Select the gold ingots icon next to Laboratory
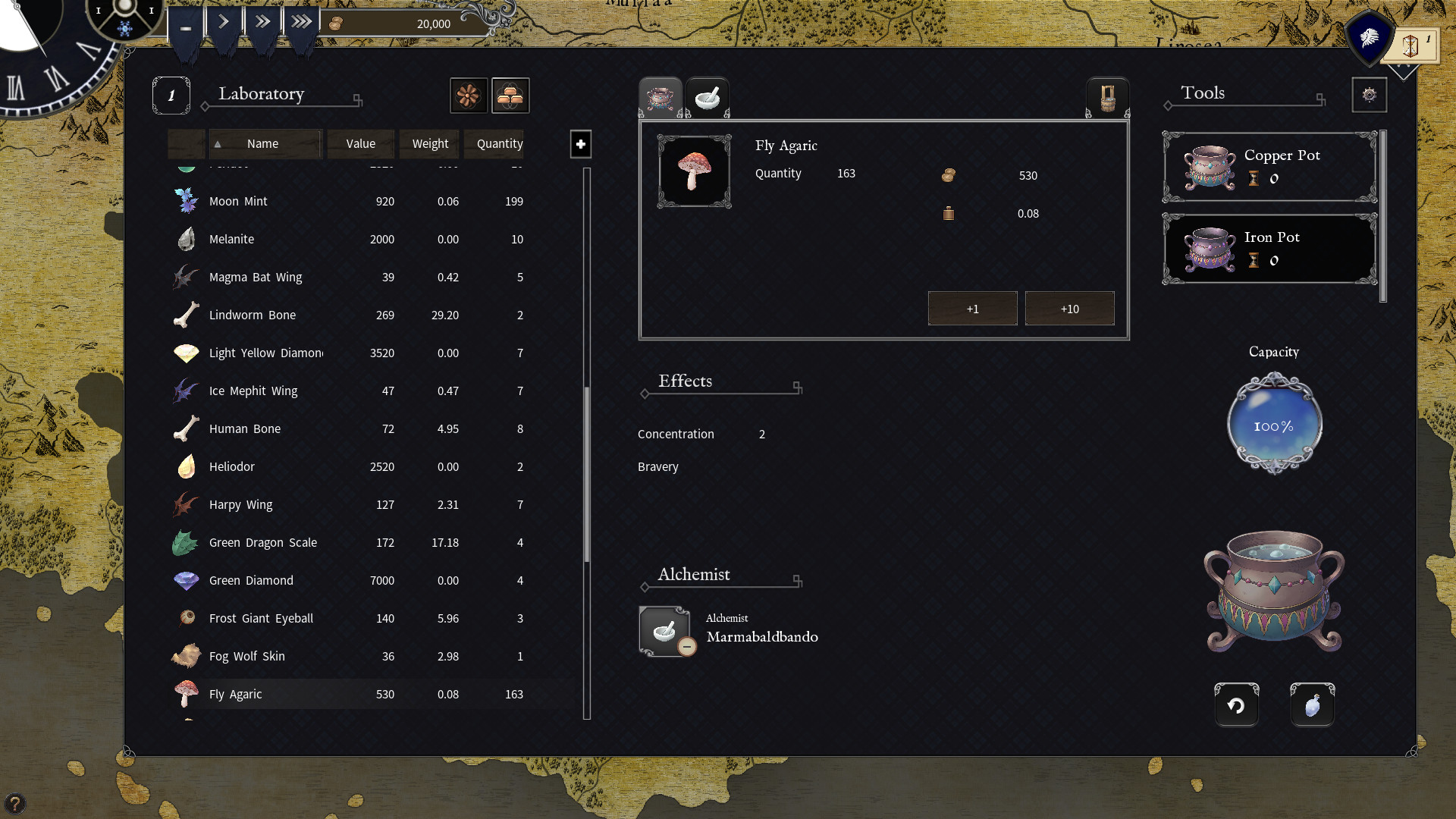Image resolution: width=1456 pixels, height=819 pixels. point(510,95)
